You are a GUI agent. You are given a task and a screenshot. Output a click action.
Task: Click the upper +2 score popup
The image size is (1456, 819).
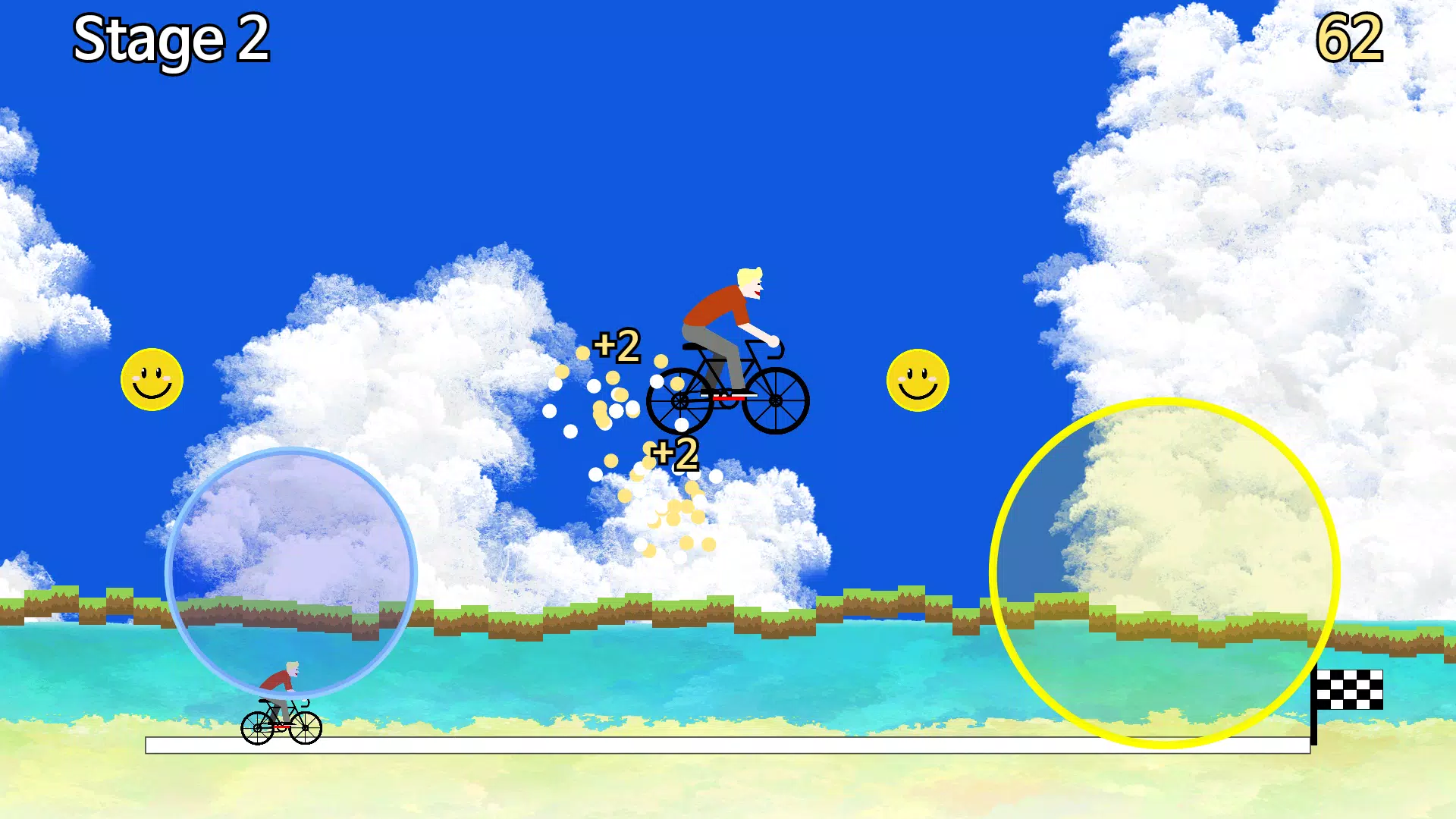click(x=616, y=347)
